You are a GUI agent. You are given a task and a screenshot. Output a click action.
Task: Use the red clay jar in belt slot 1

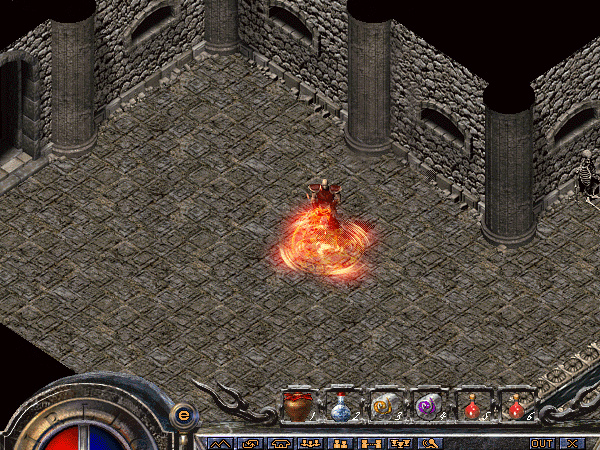(x=297, y=406)
